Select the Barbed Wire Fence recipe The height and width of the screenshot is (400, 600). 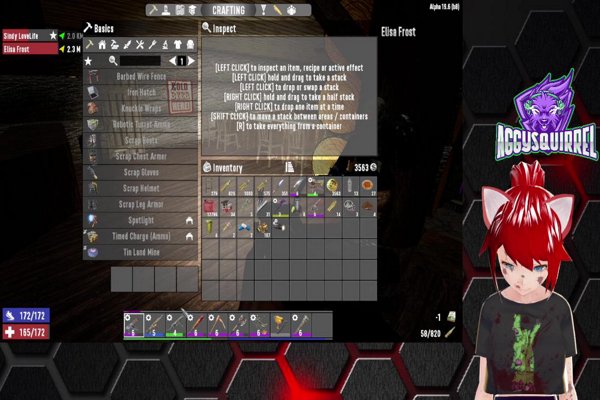click(x=140, y=76)
